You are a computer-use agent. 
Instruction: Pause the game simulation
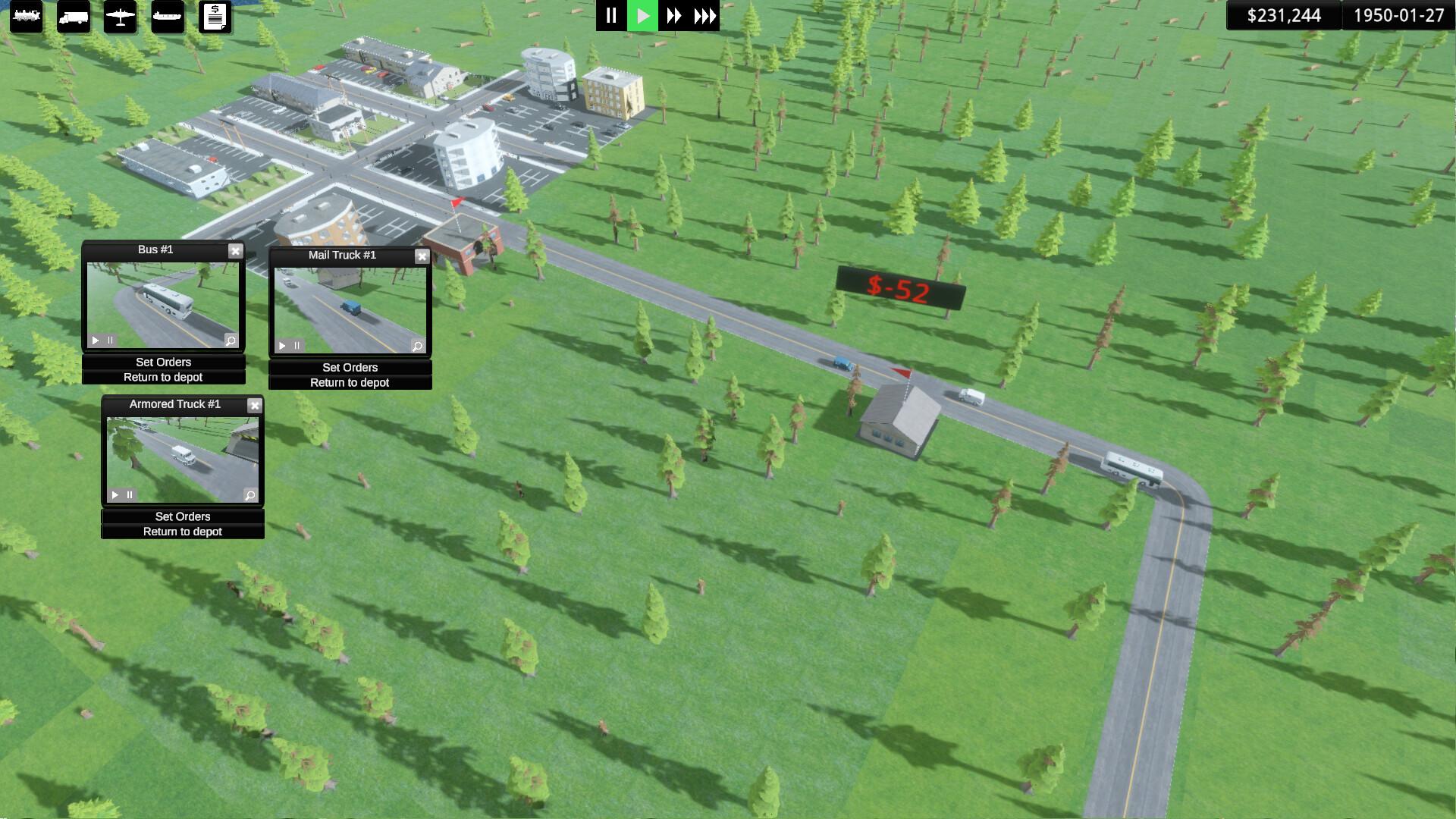coord(611,16)
